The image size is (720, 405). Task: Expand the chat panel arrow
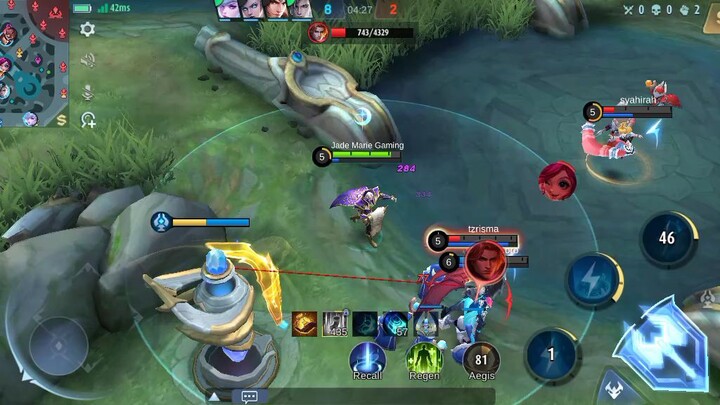click(213, 396)
